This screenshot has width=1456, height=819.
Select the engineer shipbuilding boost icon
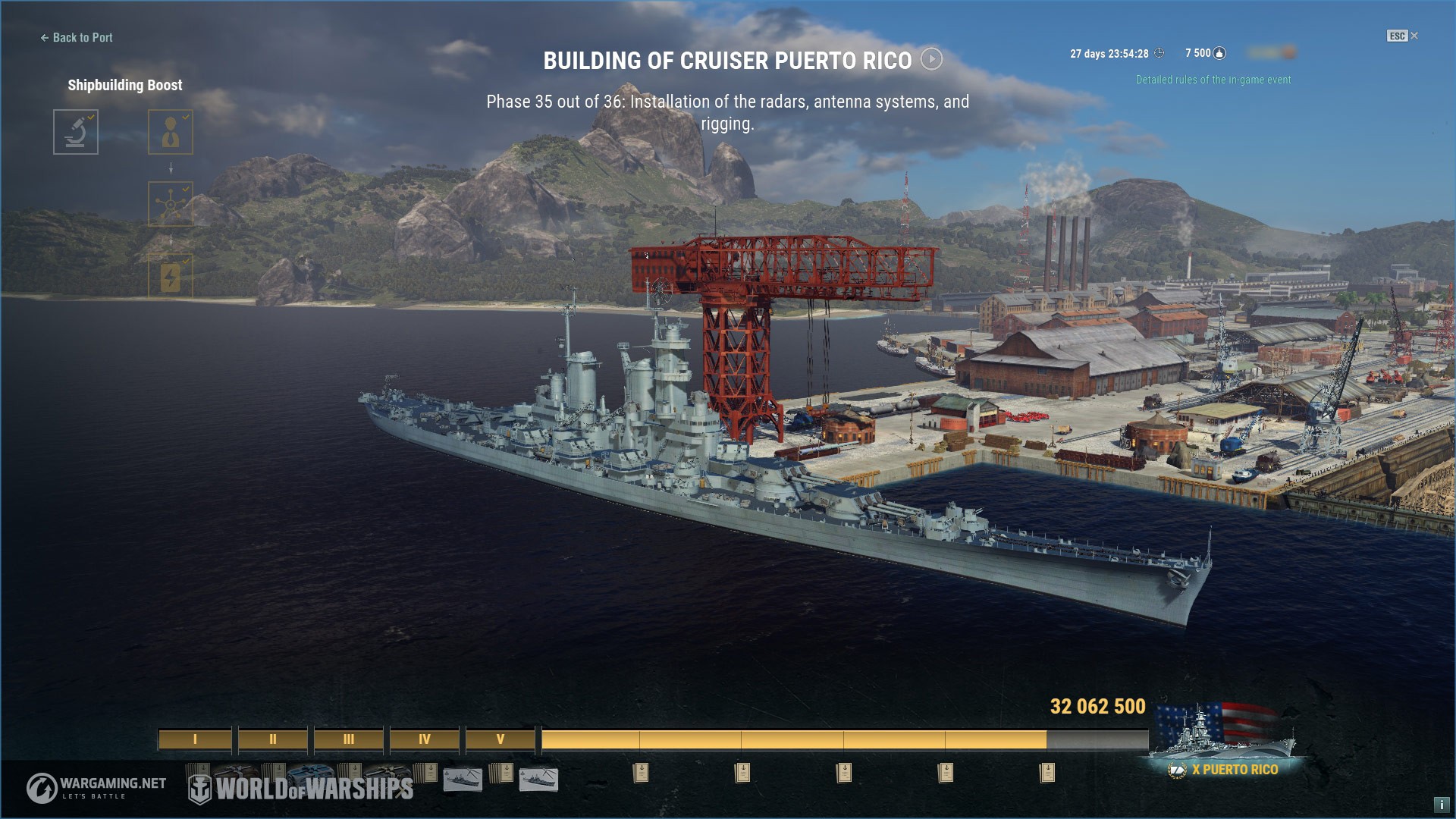pyautogui.click(x=171, y=132)
